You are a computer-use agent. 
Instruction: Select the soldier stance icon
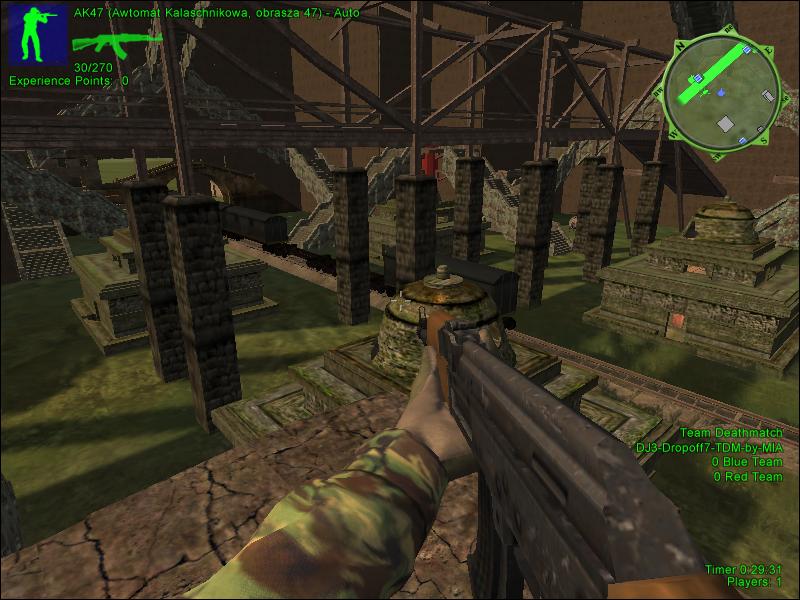click(37, 32)
